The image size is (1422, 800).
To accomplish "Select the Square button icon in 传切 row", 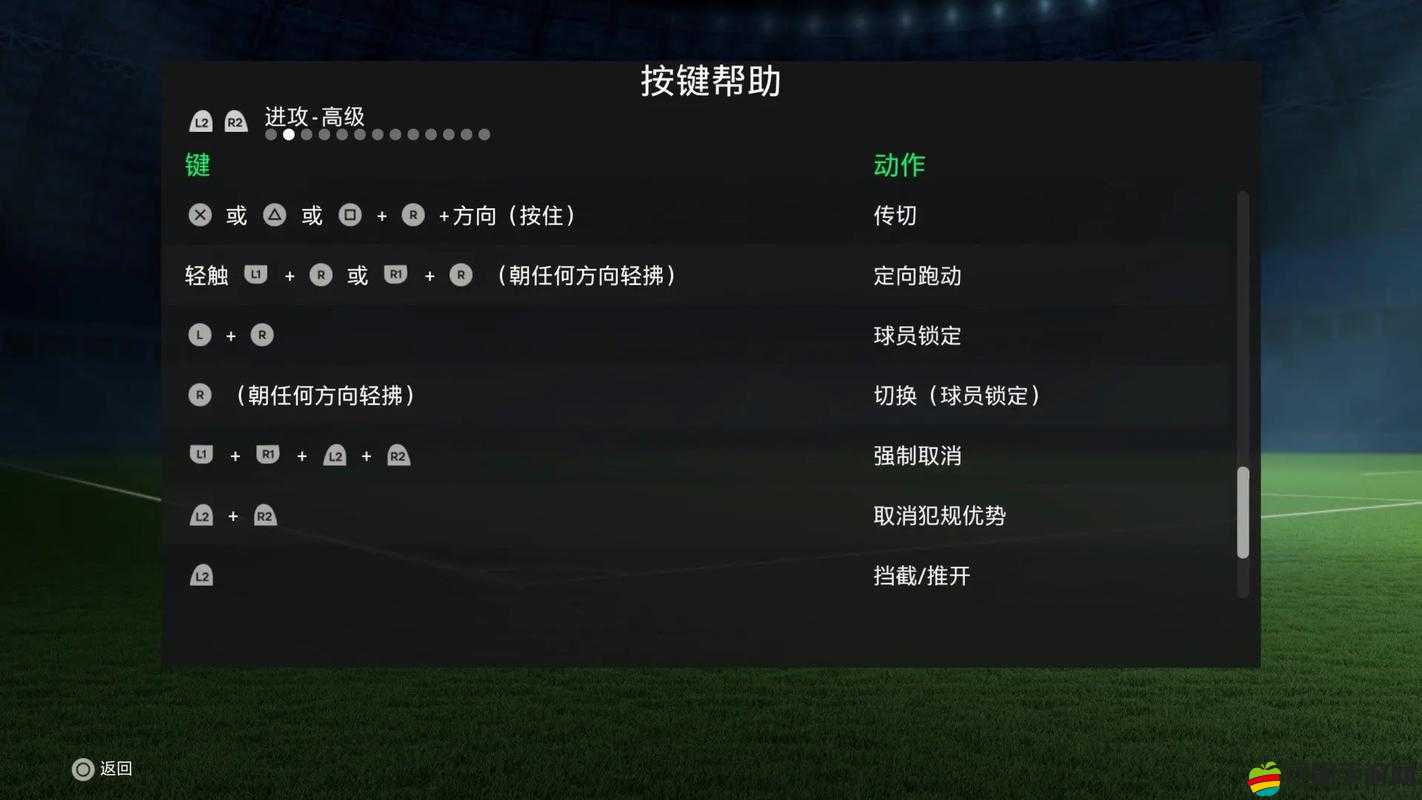I will [x=349, y=214].
